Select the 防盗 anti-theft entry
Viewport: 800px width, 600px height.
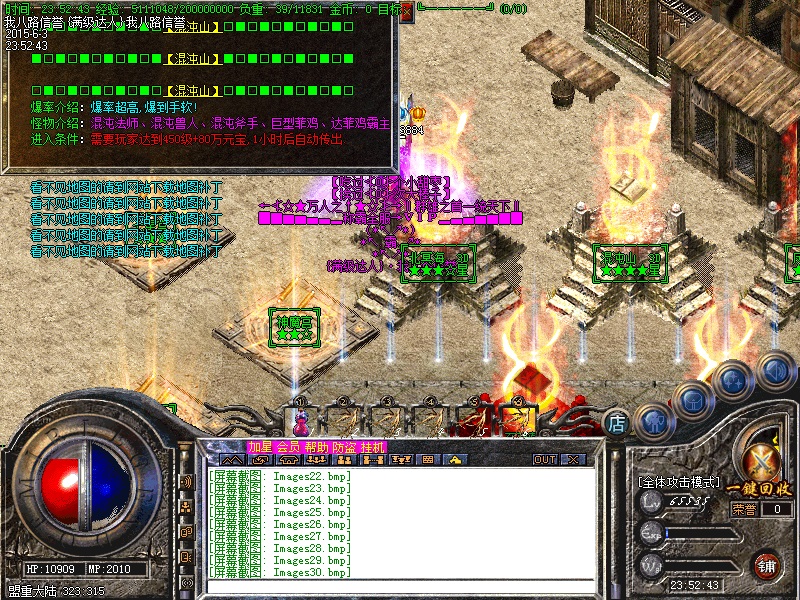click(x=344, y=446)
